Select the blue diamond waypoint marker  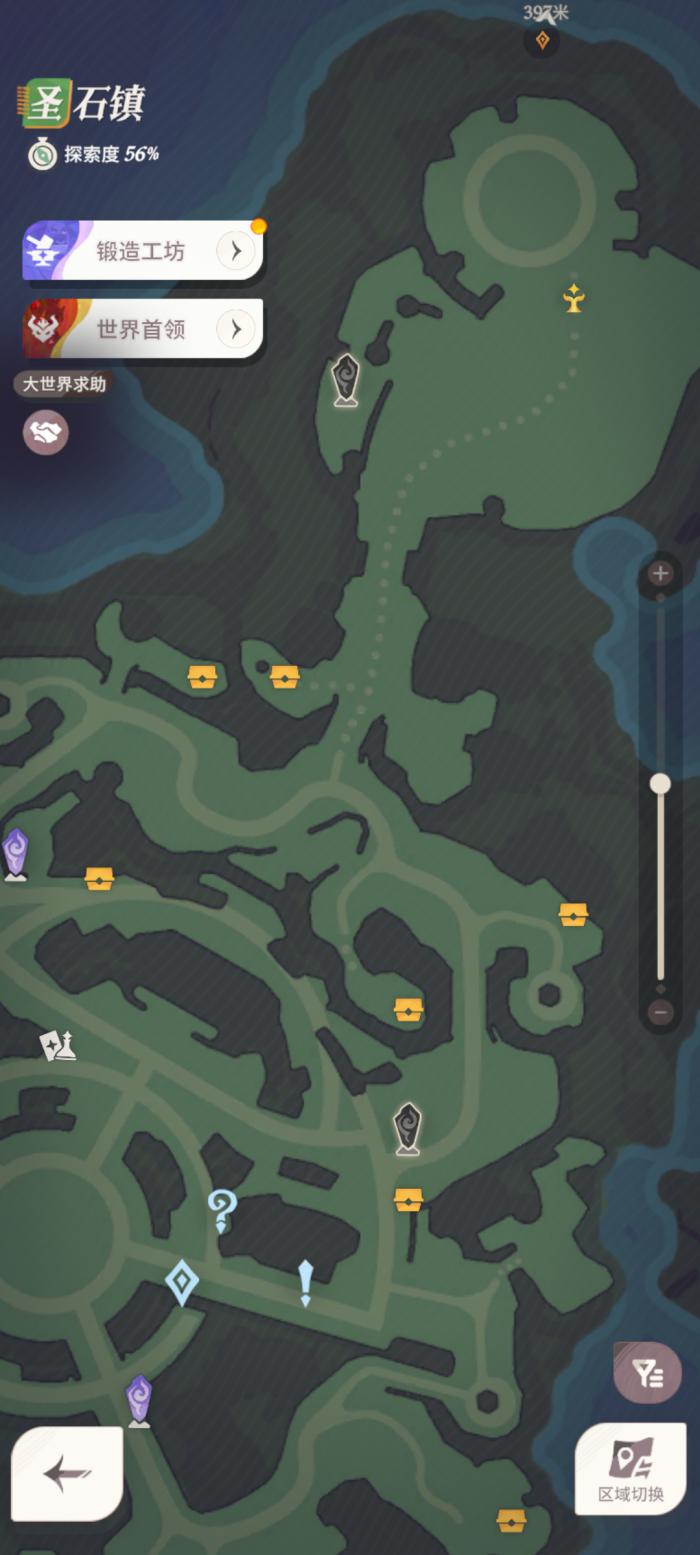click(x=181, y=1282)
